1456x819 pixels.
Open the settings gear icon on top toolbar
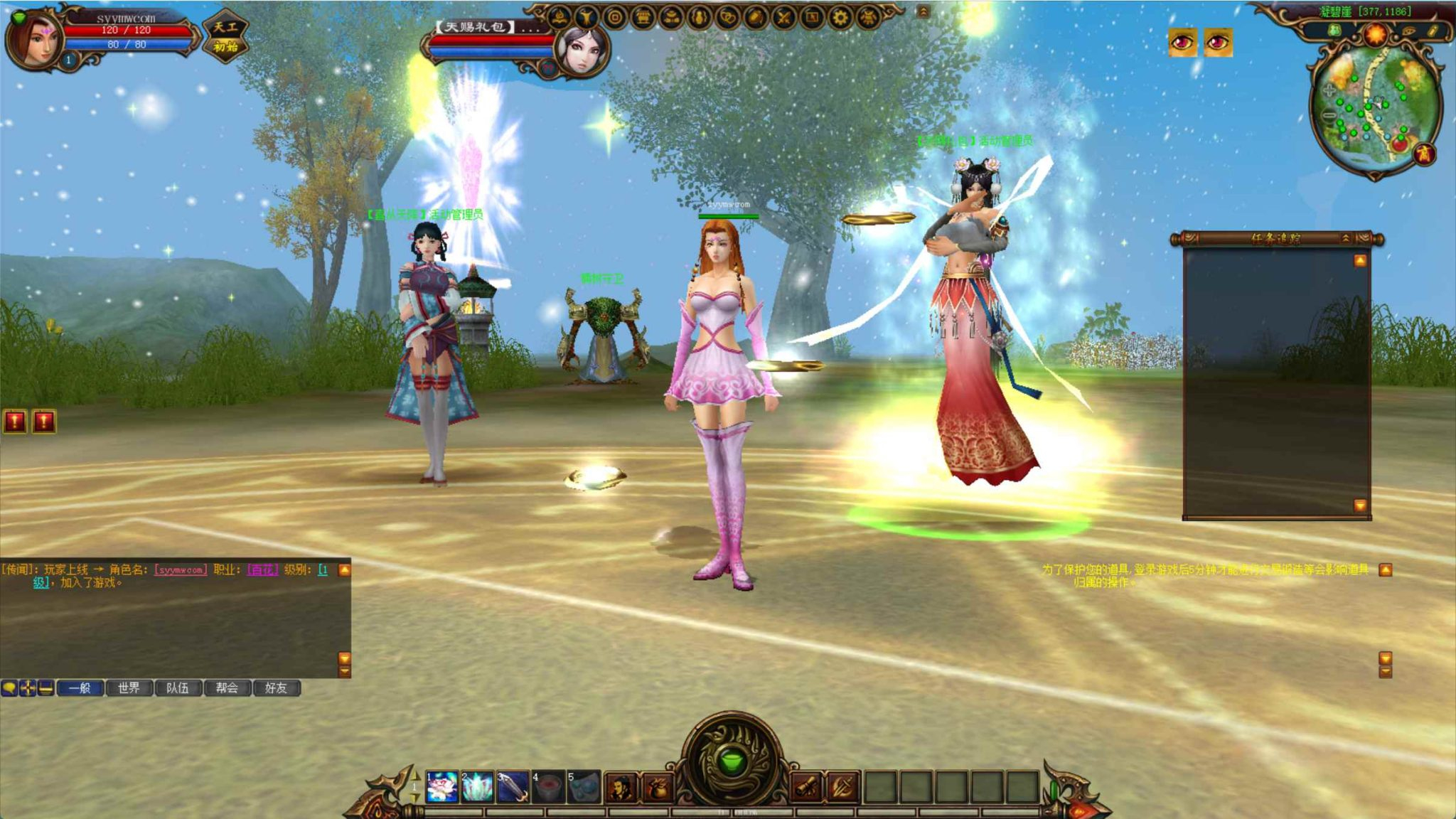pos(838,18)
